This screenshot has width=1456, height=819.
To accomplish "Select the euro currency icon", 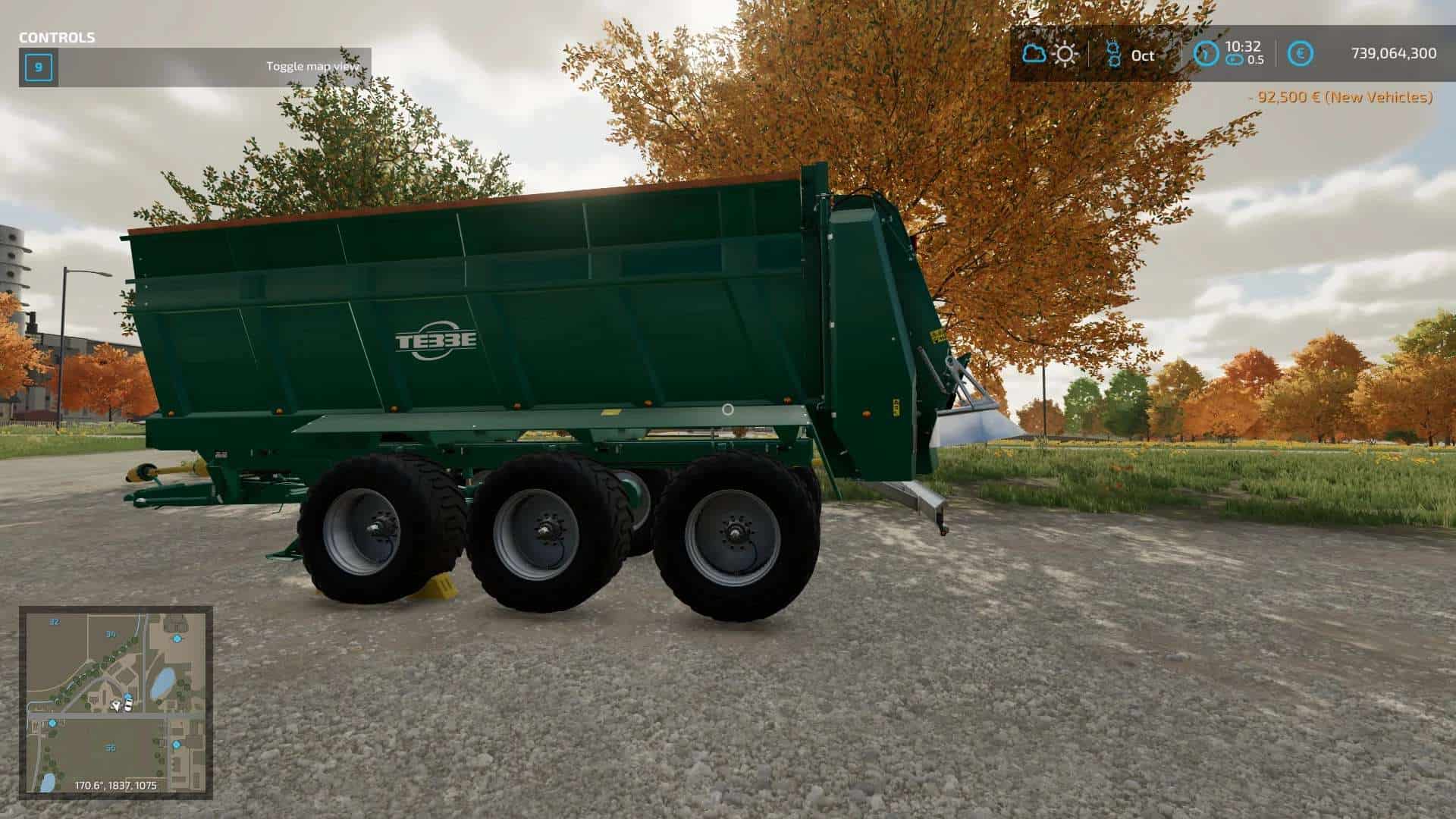I will [x=1301, y=54].
